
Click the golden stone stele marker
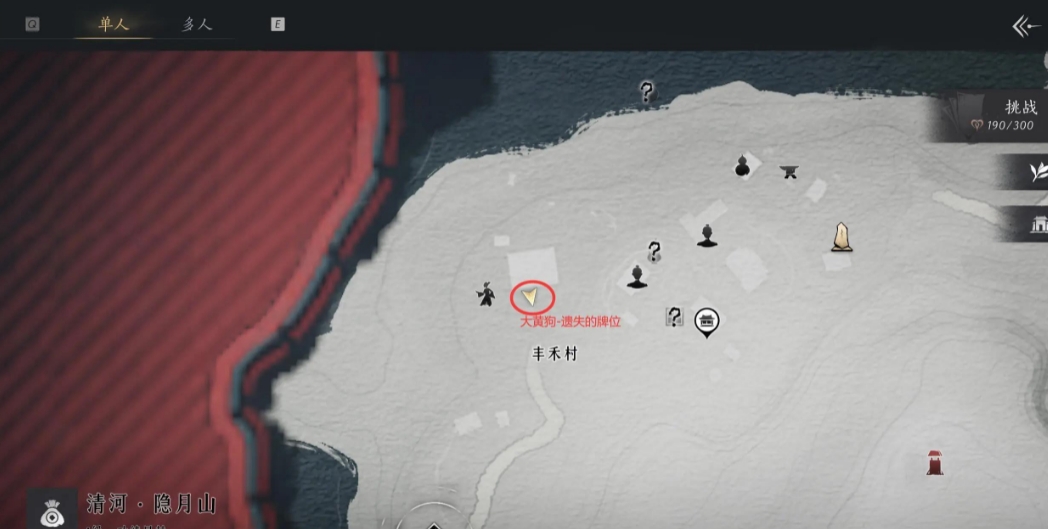point(842,236)
